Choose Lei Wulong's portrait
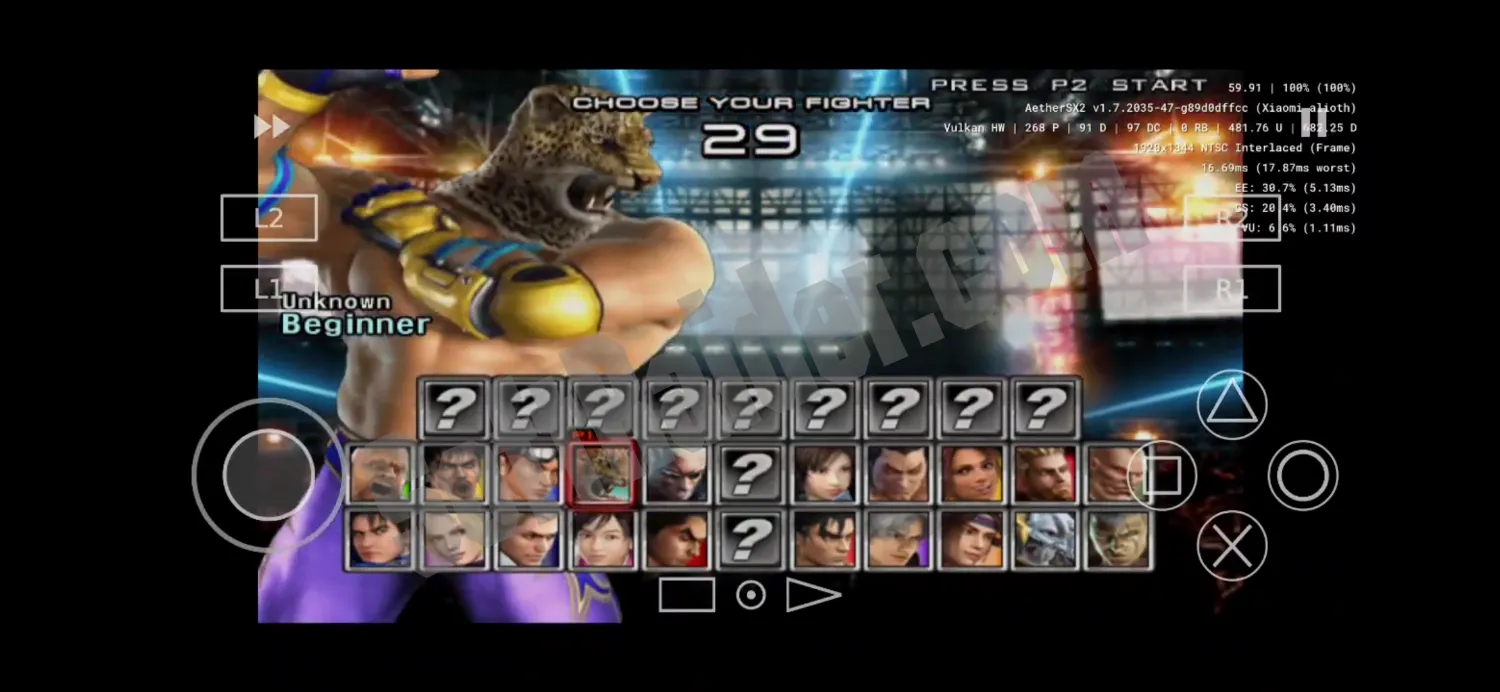 pos(380,540)
